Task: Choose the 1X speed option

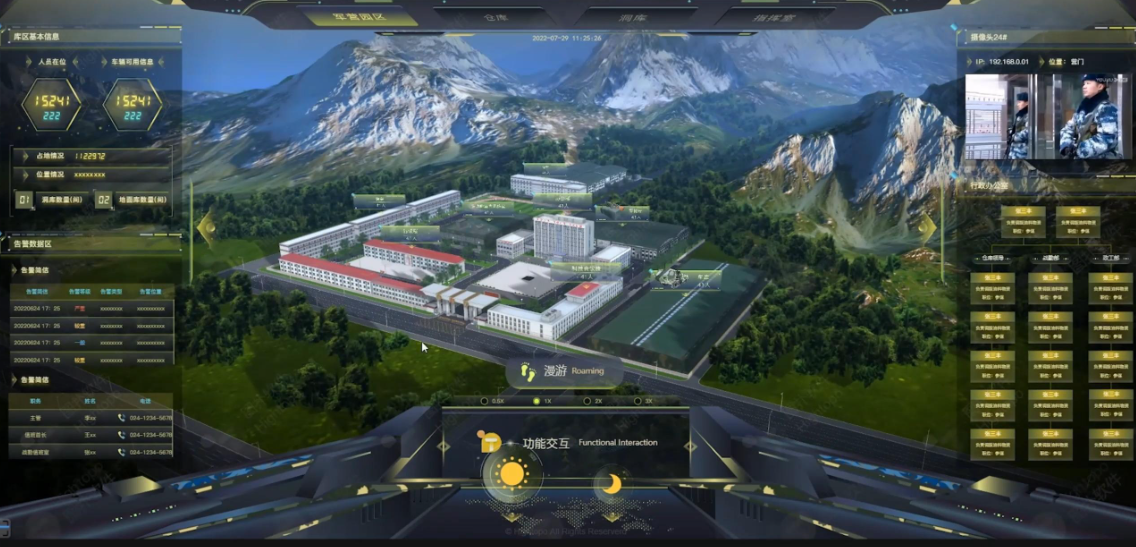Action: pos(535,401)
